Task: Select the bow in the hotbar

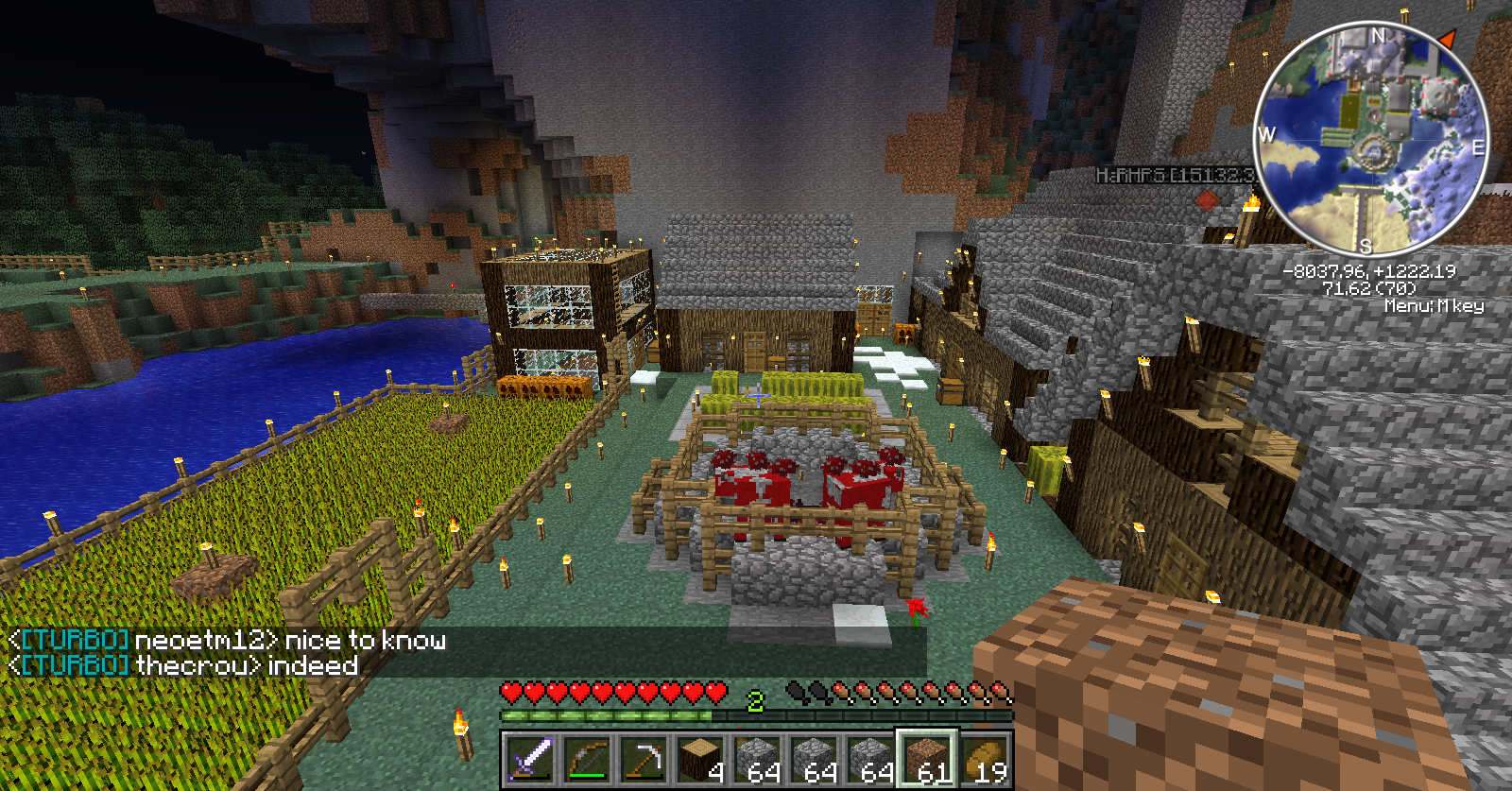Action: (x=587, y=757)
